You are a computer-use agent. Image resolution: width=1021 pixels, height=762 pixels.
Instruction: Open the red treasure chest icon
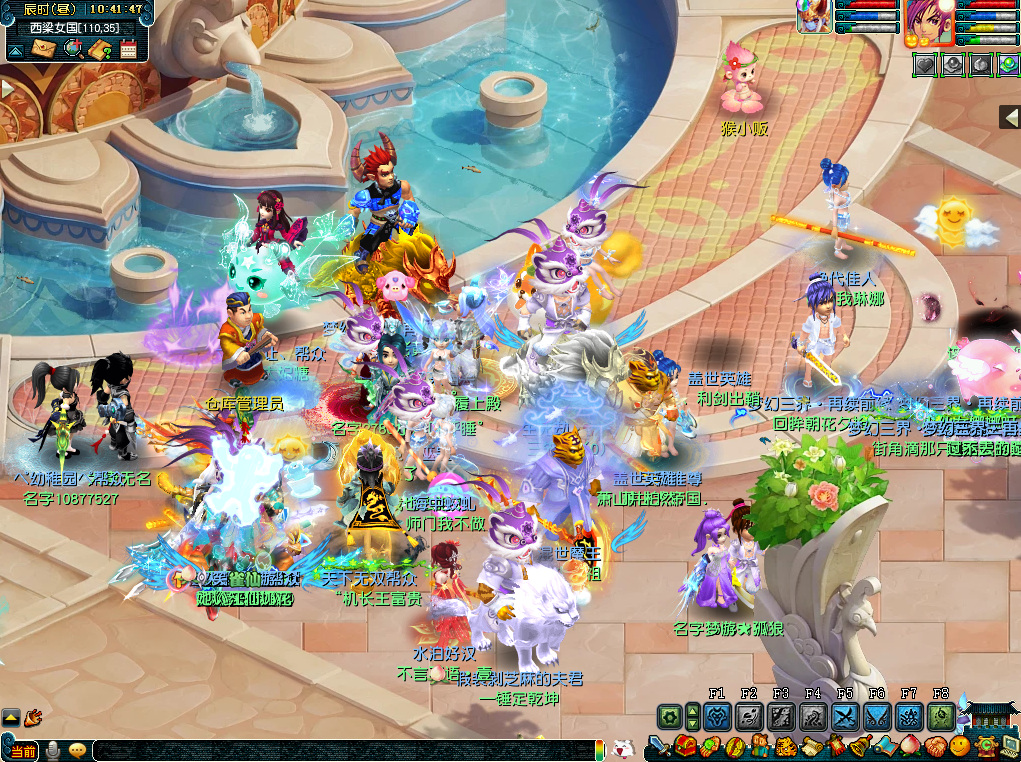686,746
